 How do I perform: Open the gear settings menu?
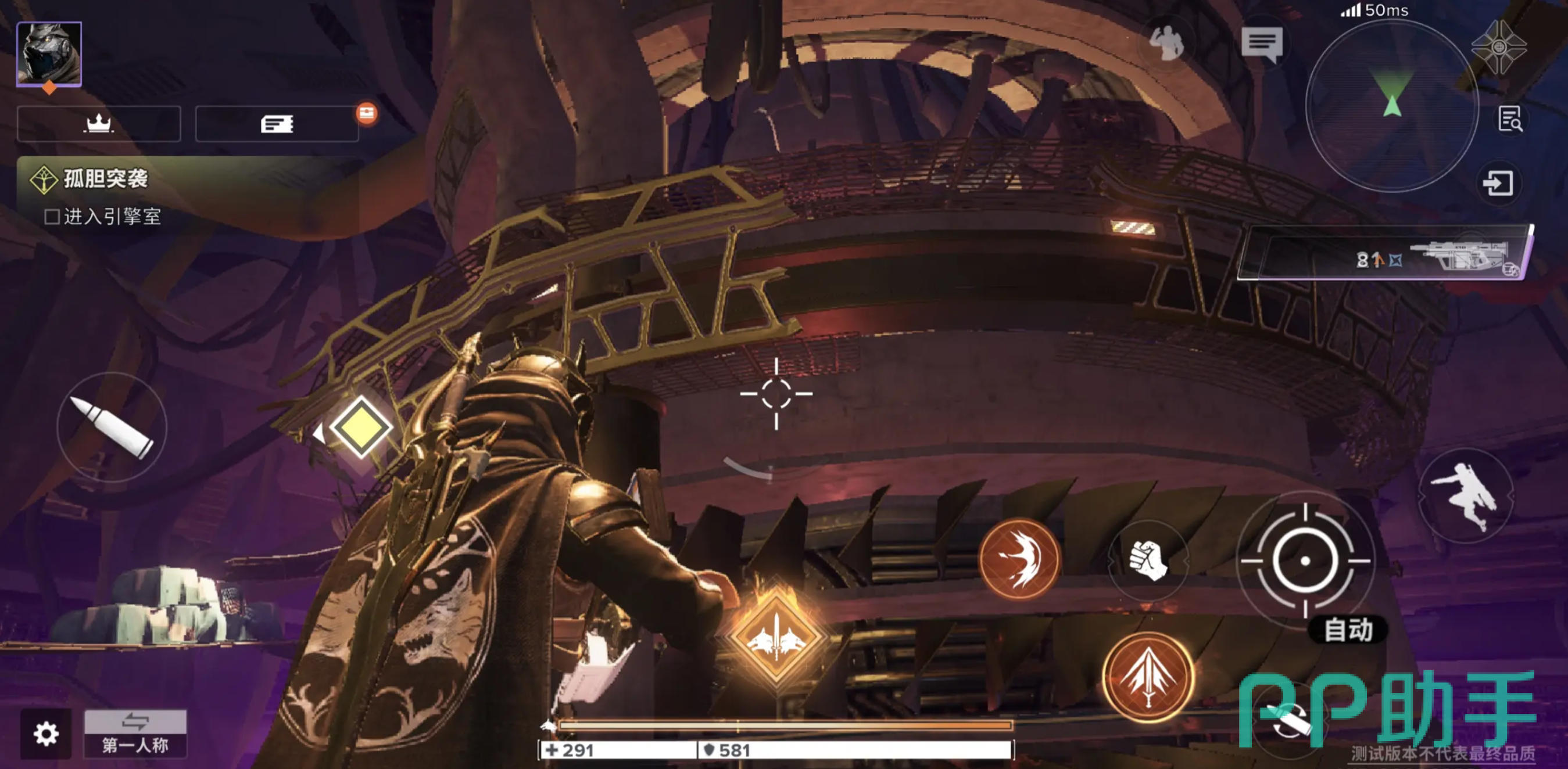coord(46,734)
